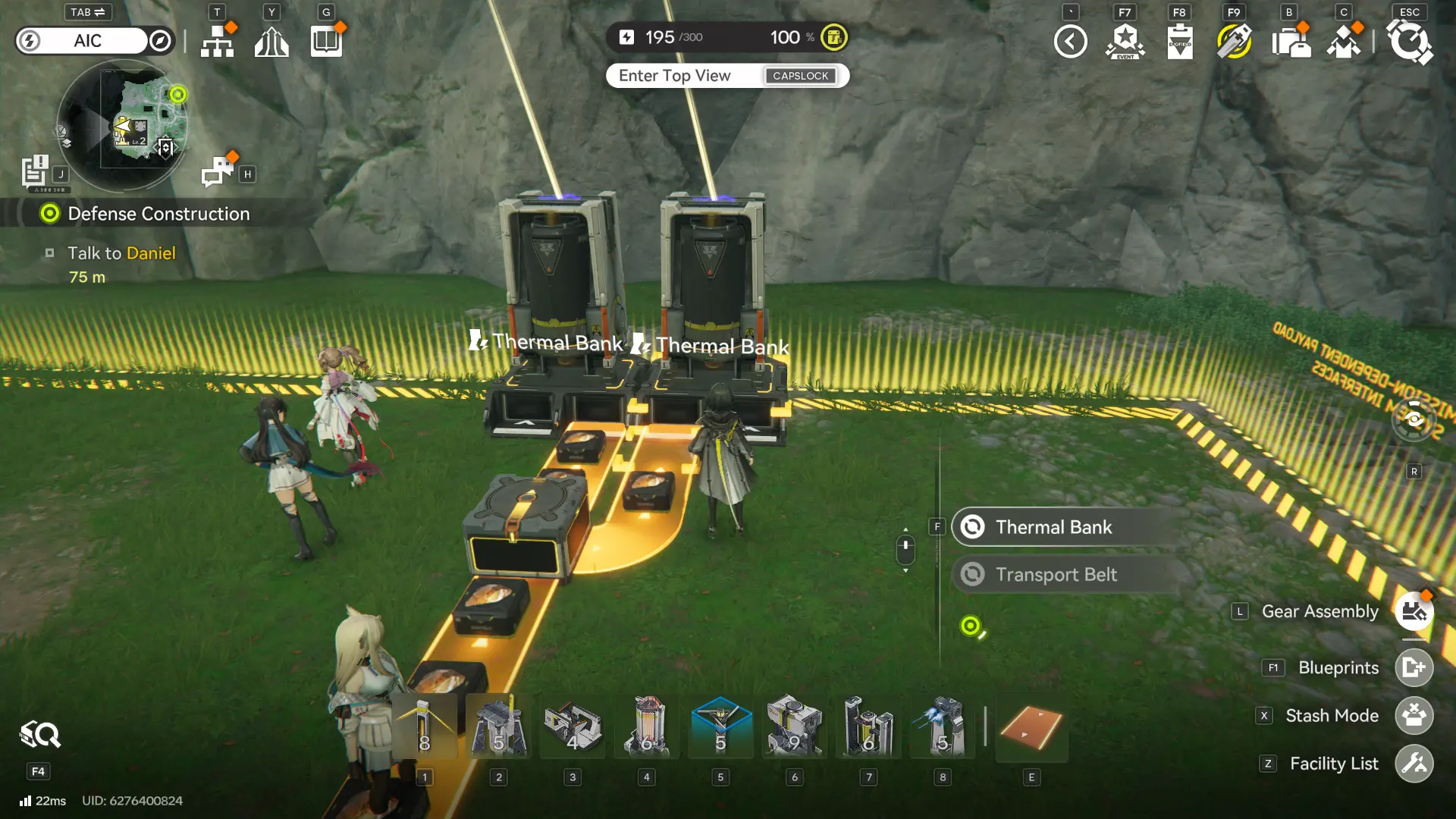Choose the Transport Belt interaction option

click(x=1055, y=575)
